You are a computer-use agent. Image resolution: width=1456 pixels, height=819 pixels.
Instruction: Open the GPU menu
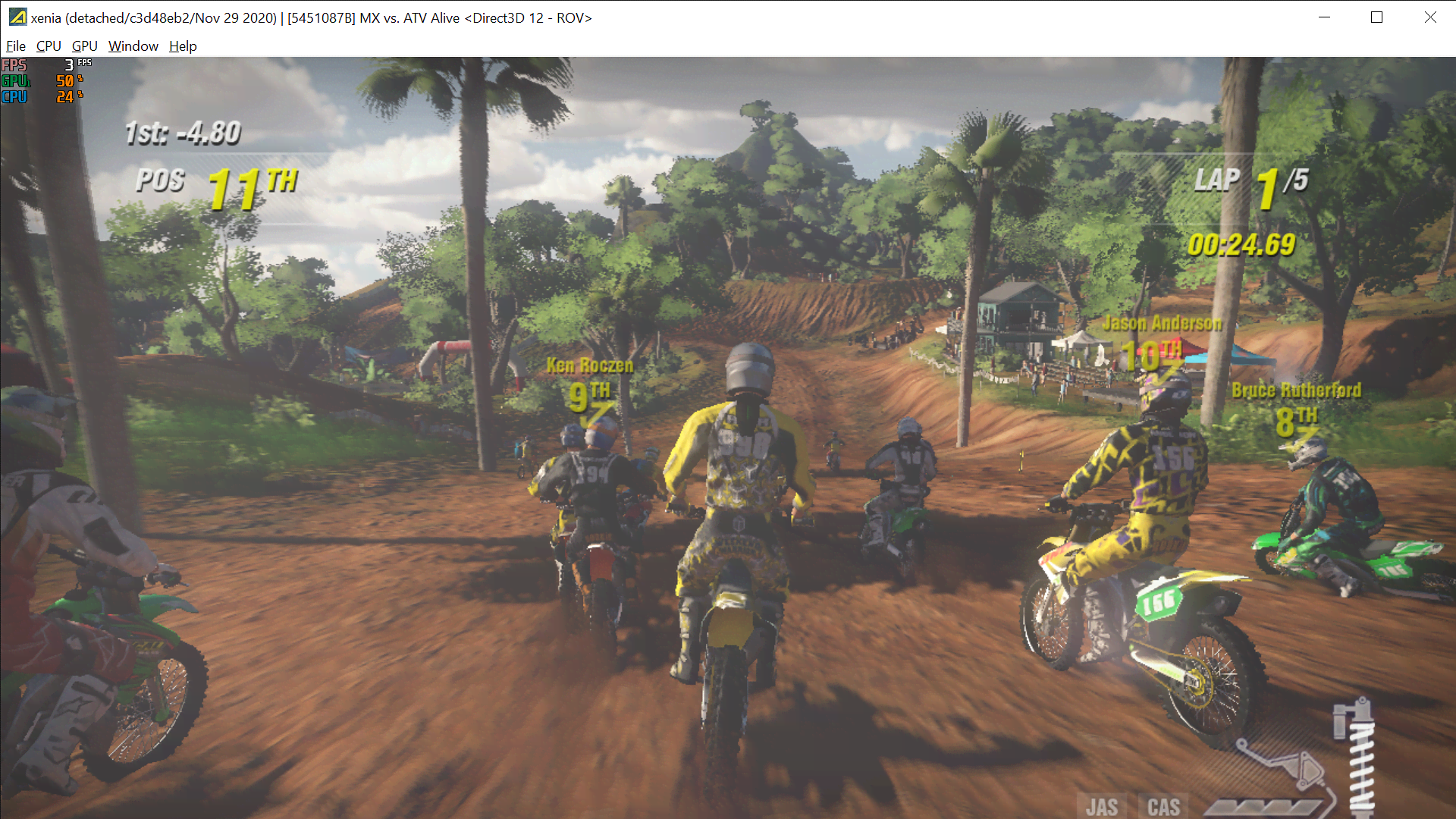pyautogui.click(x=83, y=46)
